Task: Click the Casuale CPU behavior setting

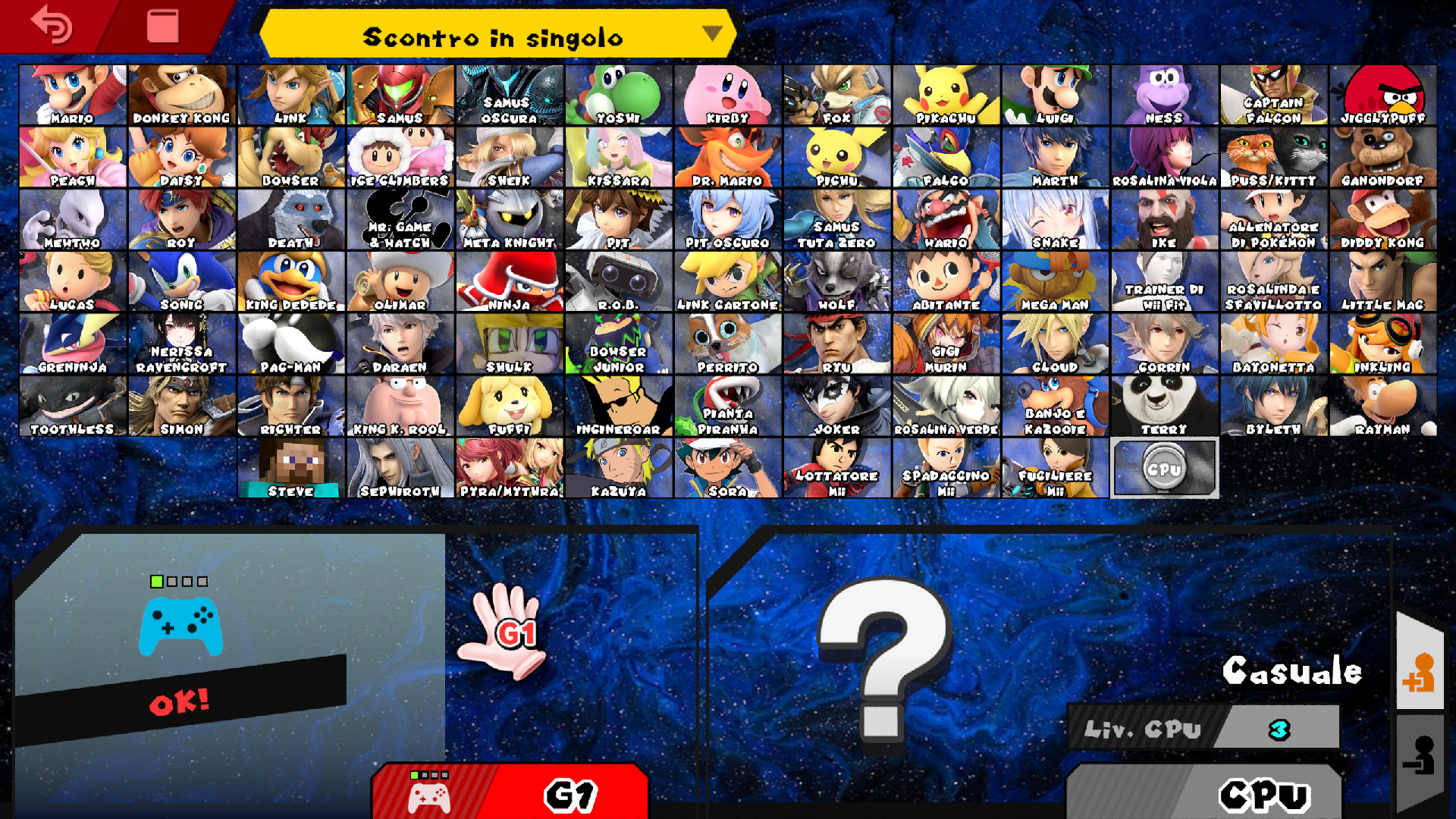Action: coord(1293,671)
